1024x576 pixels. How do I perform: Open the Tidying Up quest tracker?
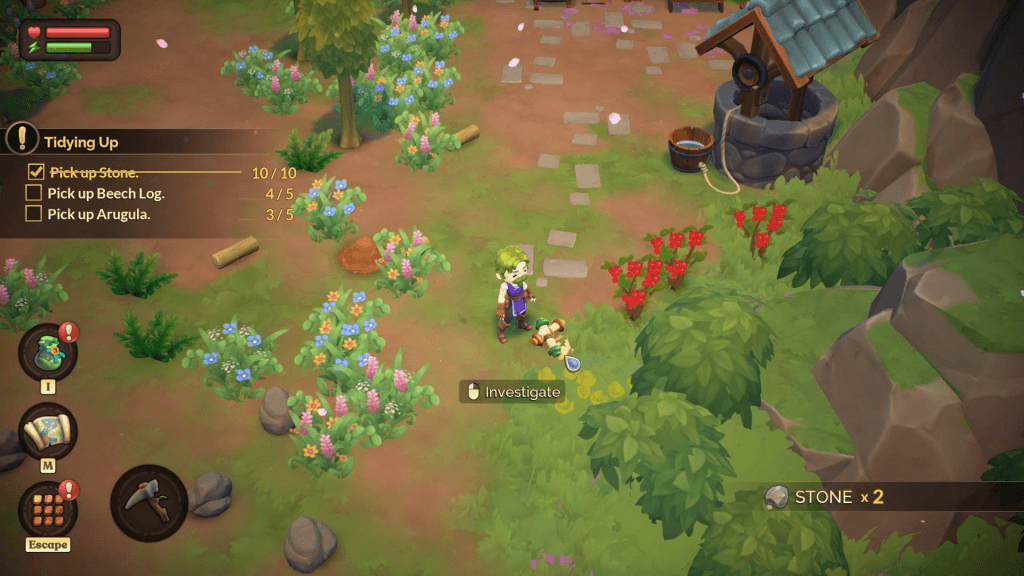point(81,142)
